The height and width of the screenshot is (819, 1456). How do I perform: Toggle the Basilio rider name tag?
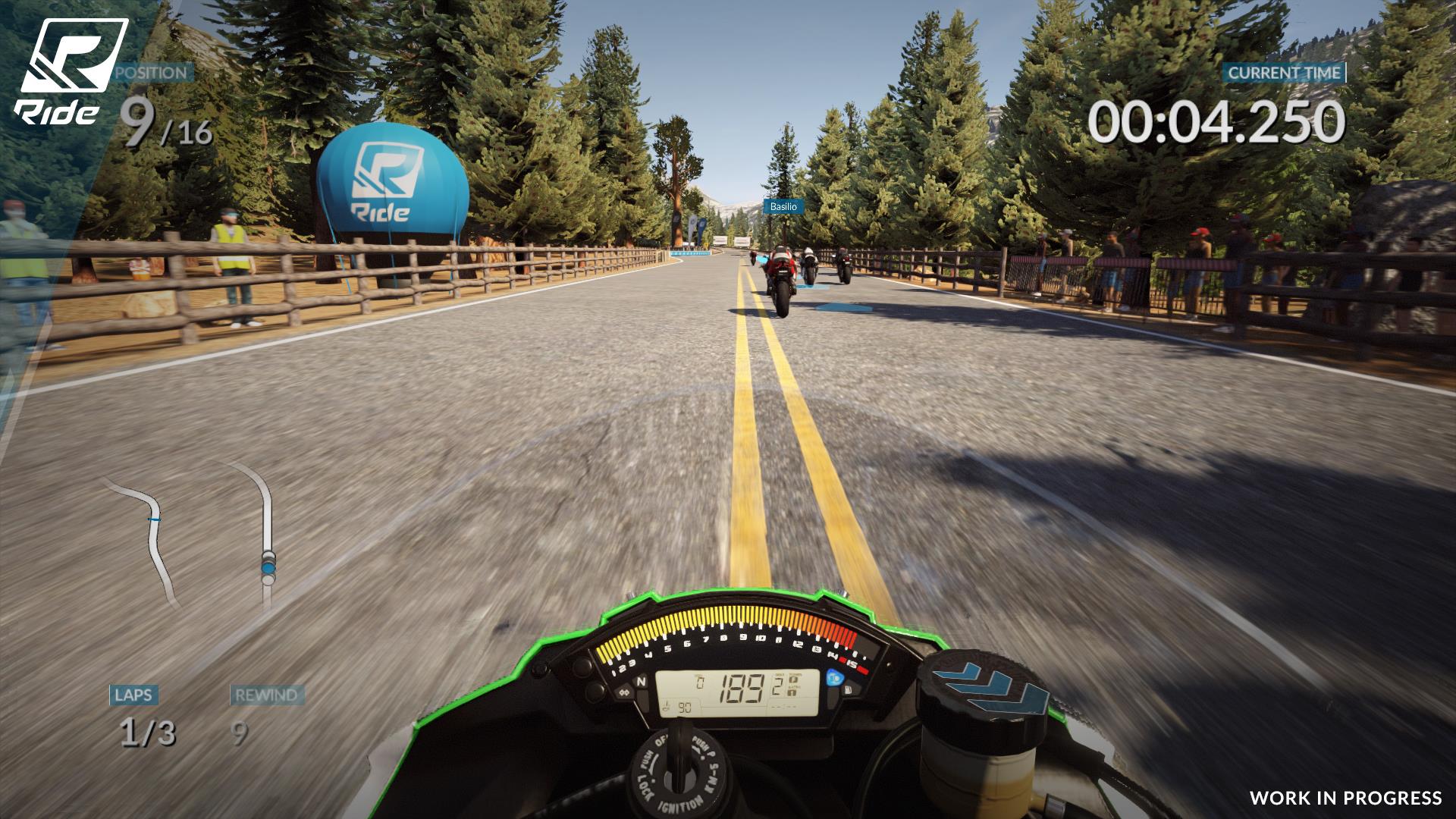point(783,206)
